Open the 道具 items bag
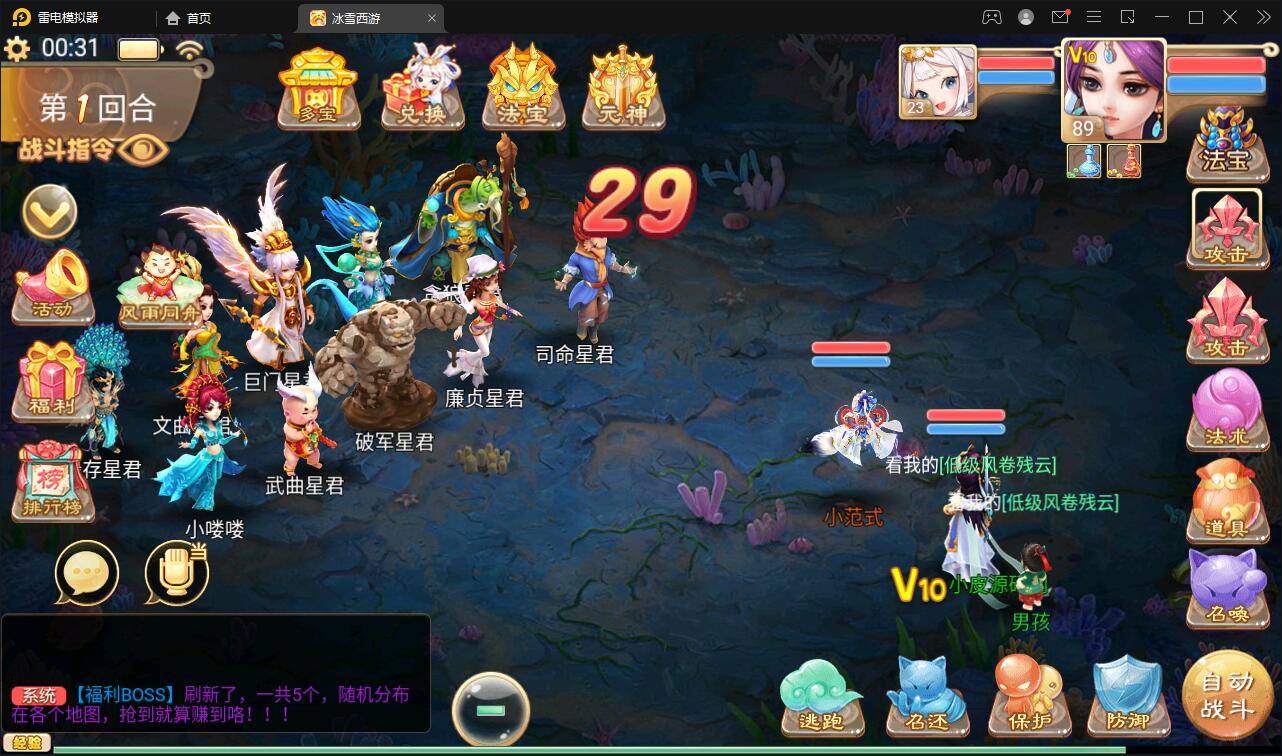Image resolution: width=1282 pixels, height=756 pixels. point(1228,500)
